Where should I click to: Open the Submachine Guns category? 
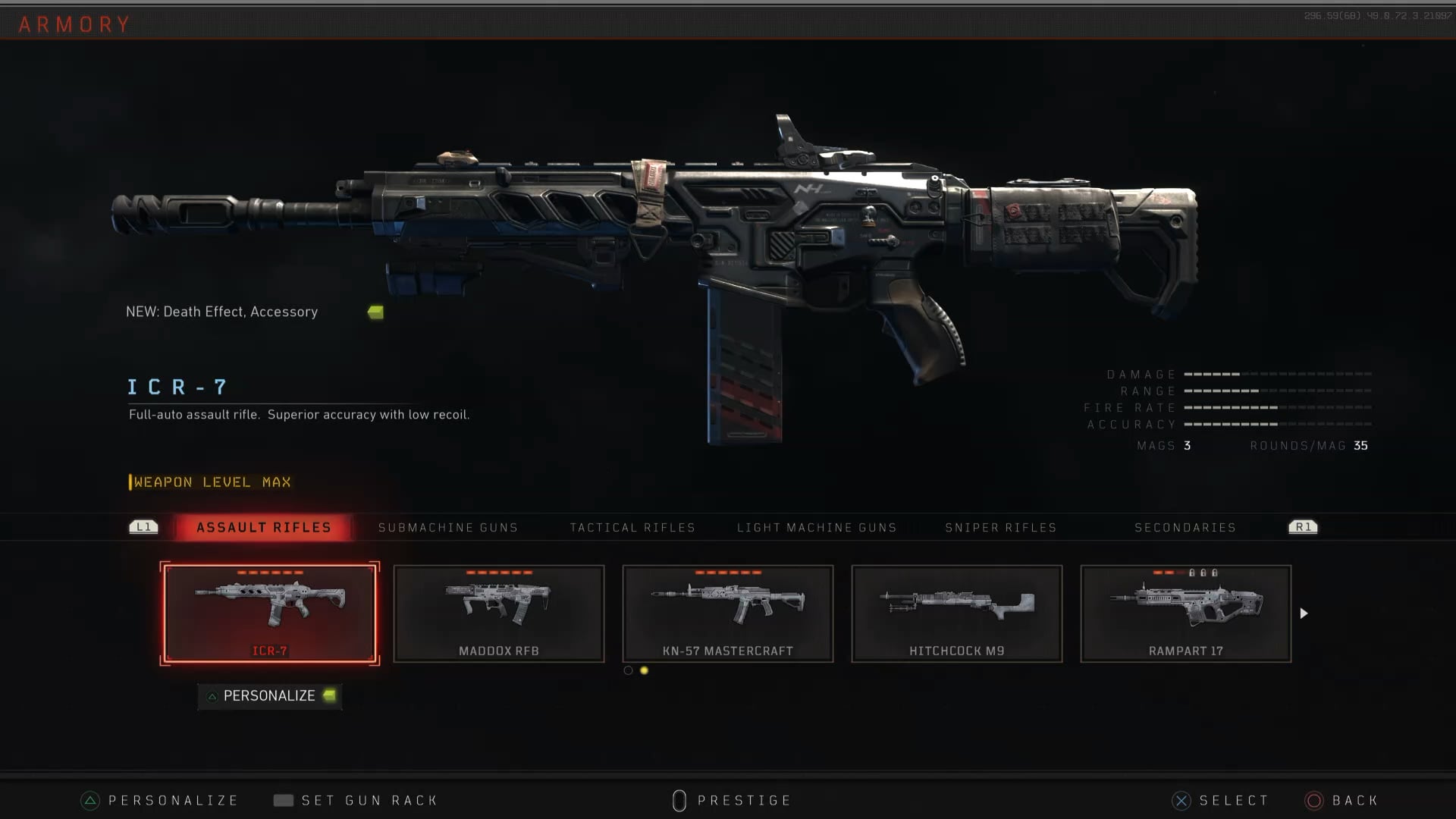(447, 527)
